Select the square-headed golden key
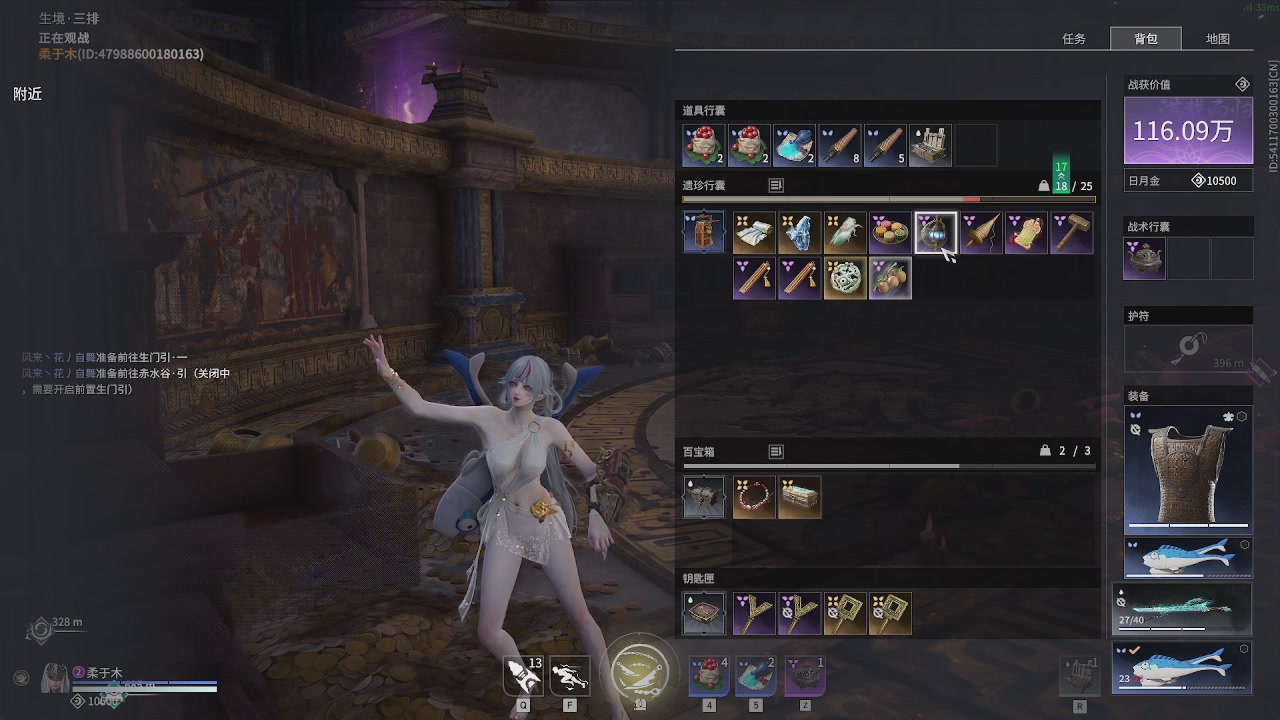Screen dimensions: 1280x720 click(844, 614)
